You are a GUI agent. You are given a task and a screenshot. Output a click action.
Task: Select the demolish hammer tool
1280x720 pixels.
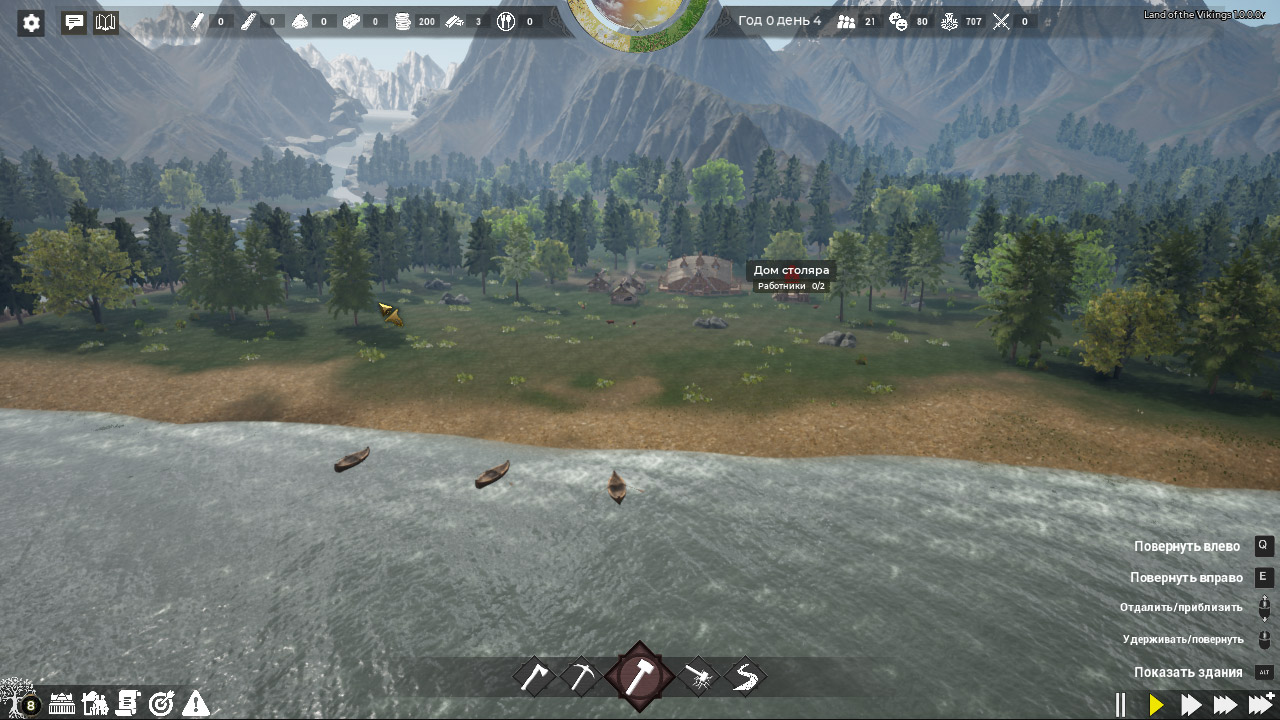click(698, 678)
